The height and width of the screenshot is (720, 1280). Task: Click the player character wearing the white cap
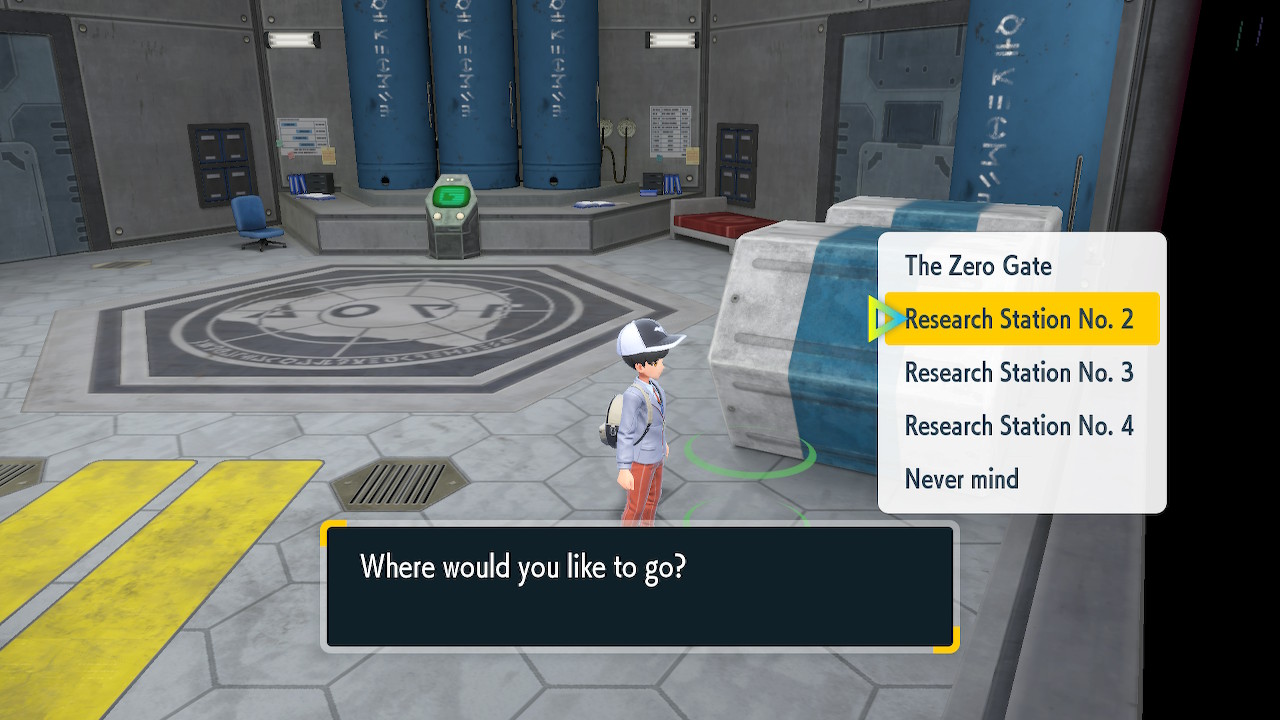645,410
